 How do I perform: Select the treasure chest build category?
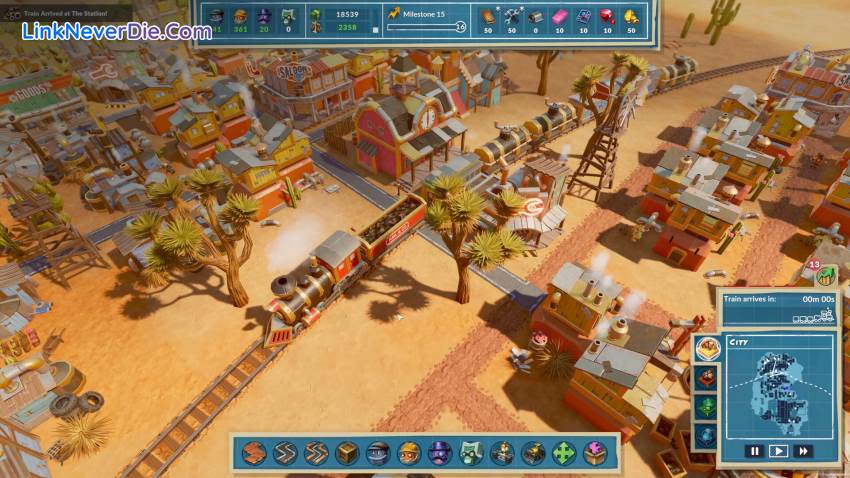(x=533, y=453)
